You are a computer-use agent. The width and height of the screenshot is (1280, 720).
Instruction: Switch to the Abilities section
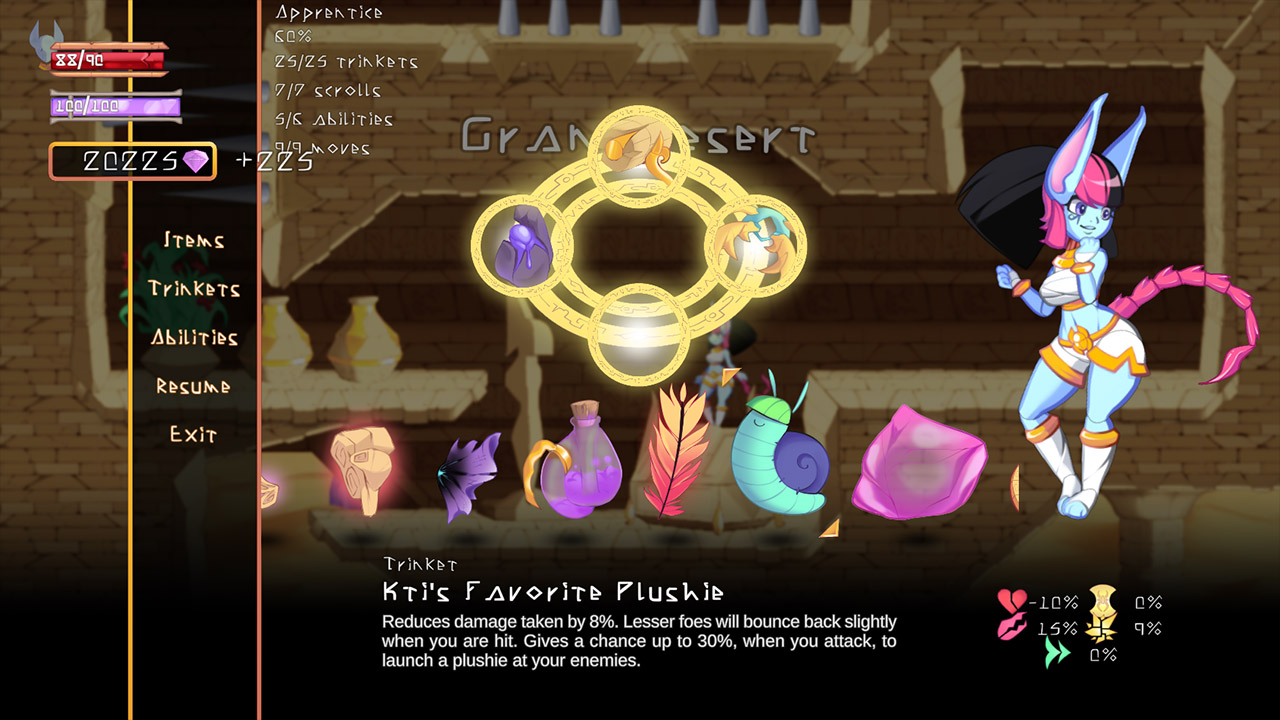tap(197, 338)
